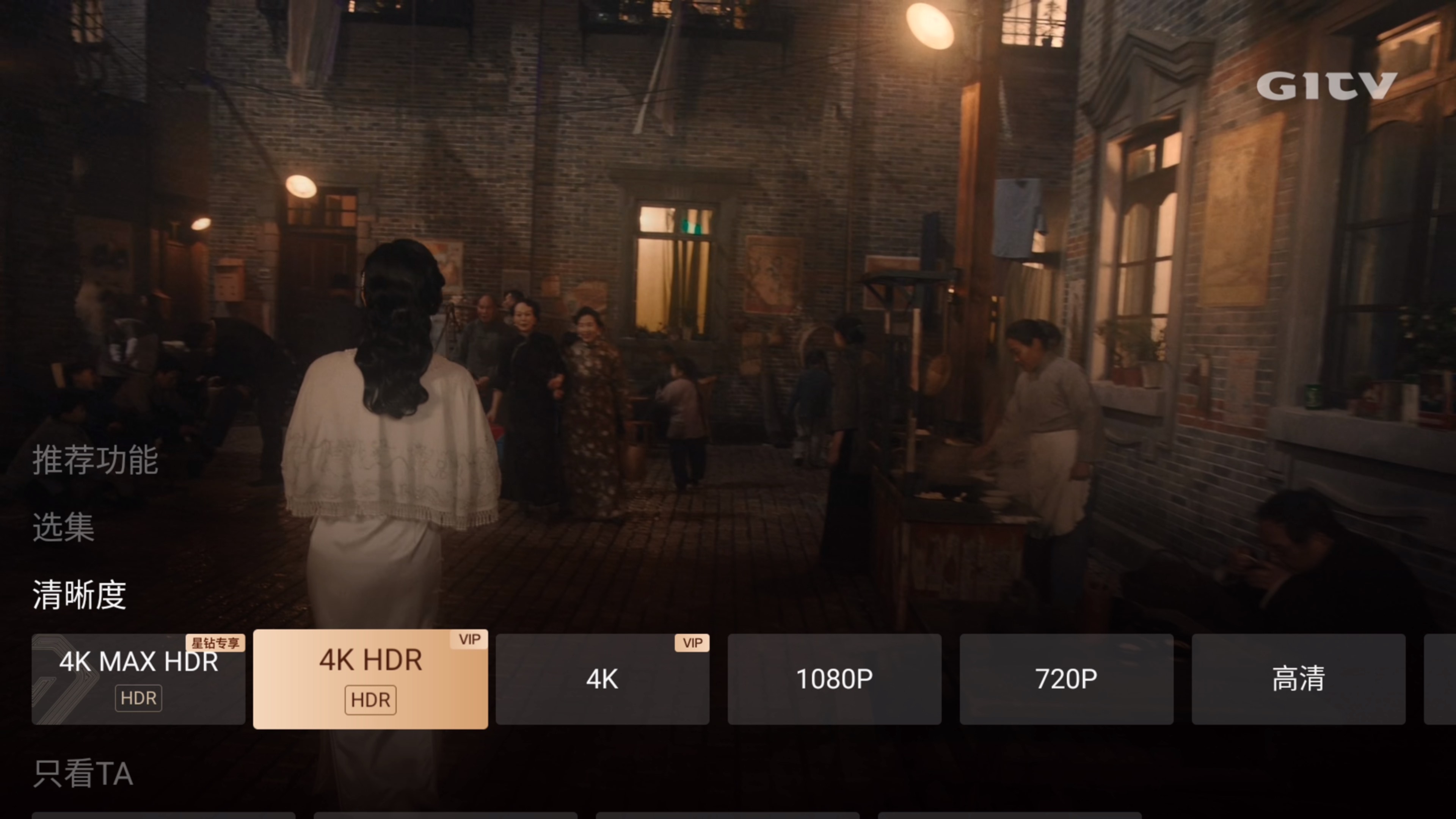Select 1080P video quality
Screen dimensions: 1456x819
(834, 679)
